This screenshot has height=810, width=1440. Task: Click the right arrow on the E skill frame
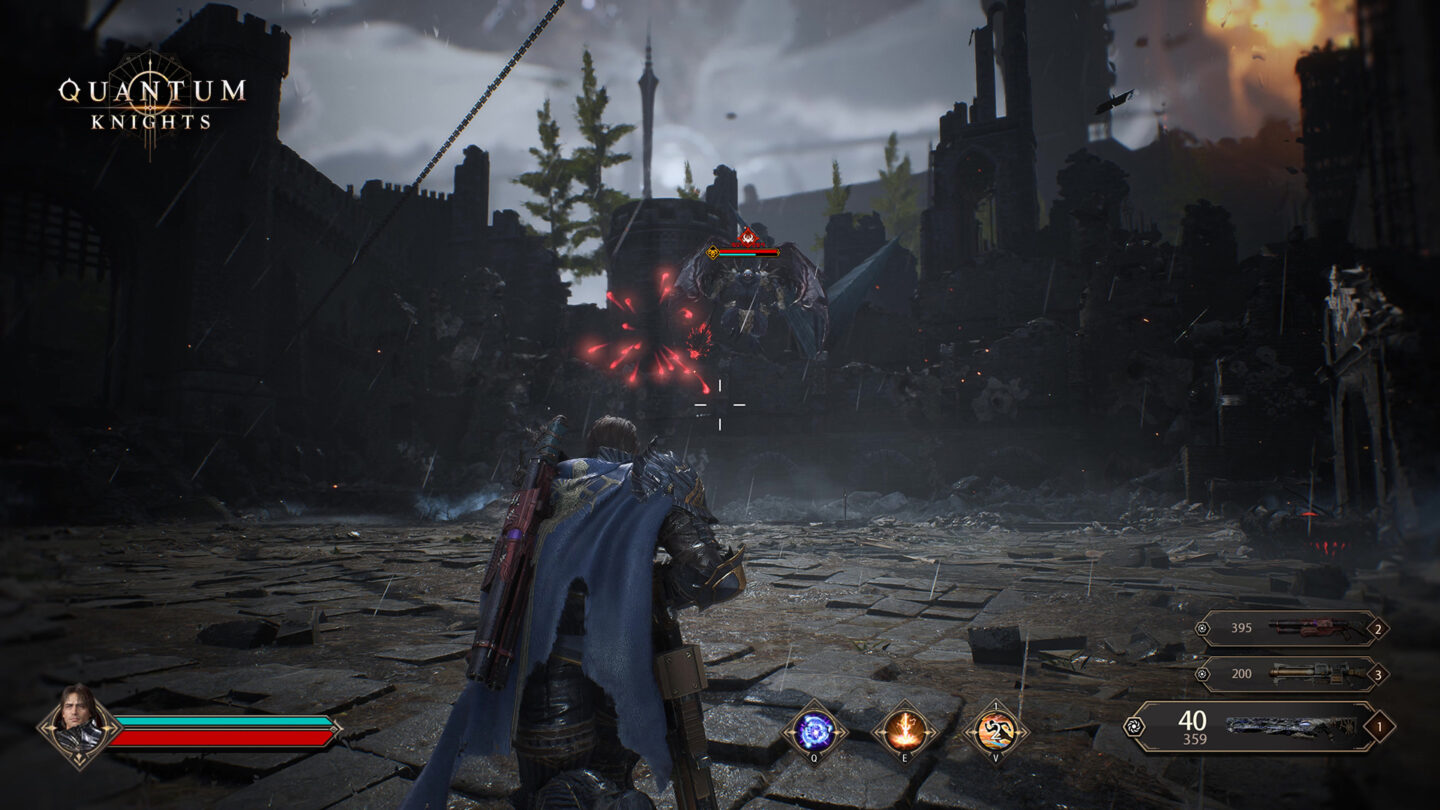point(929,732)
